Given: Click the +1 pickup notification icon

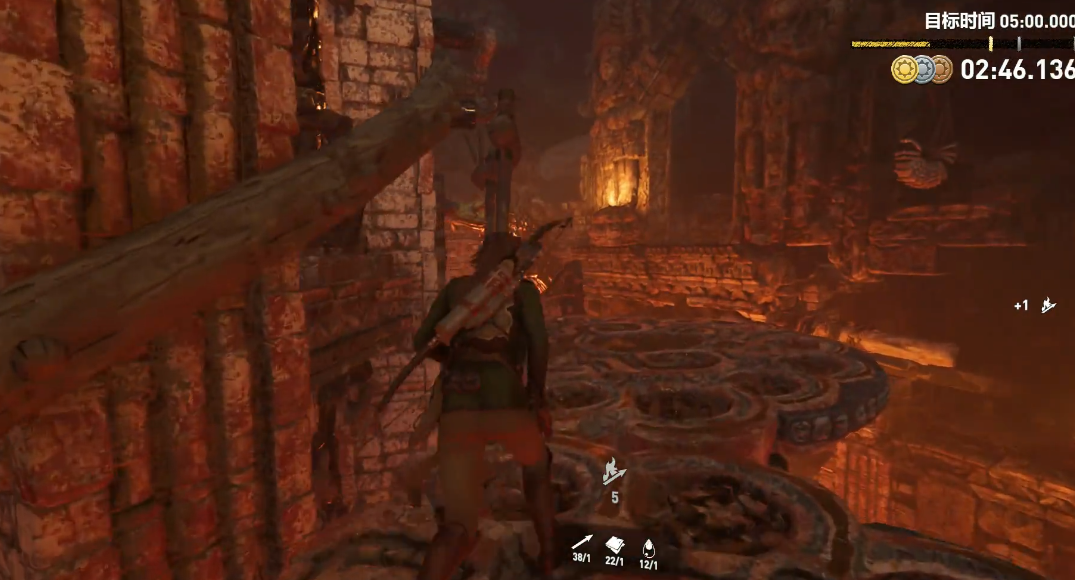Looking at the screenshot, I should (x=1047, y=305).
